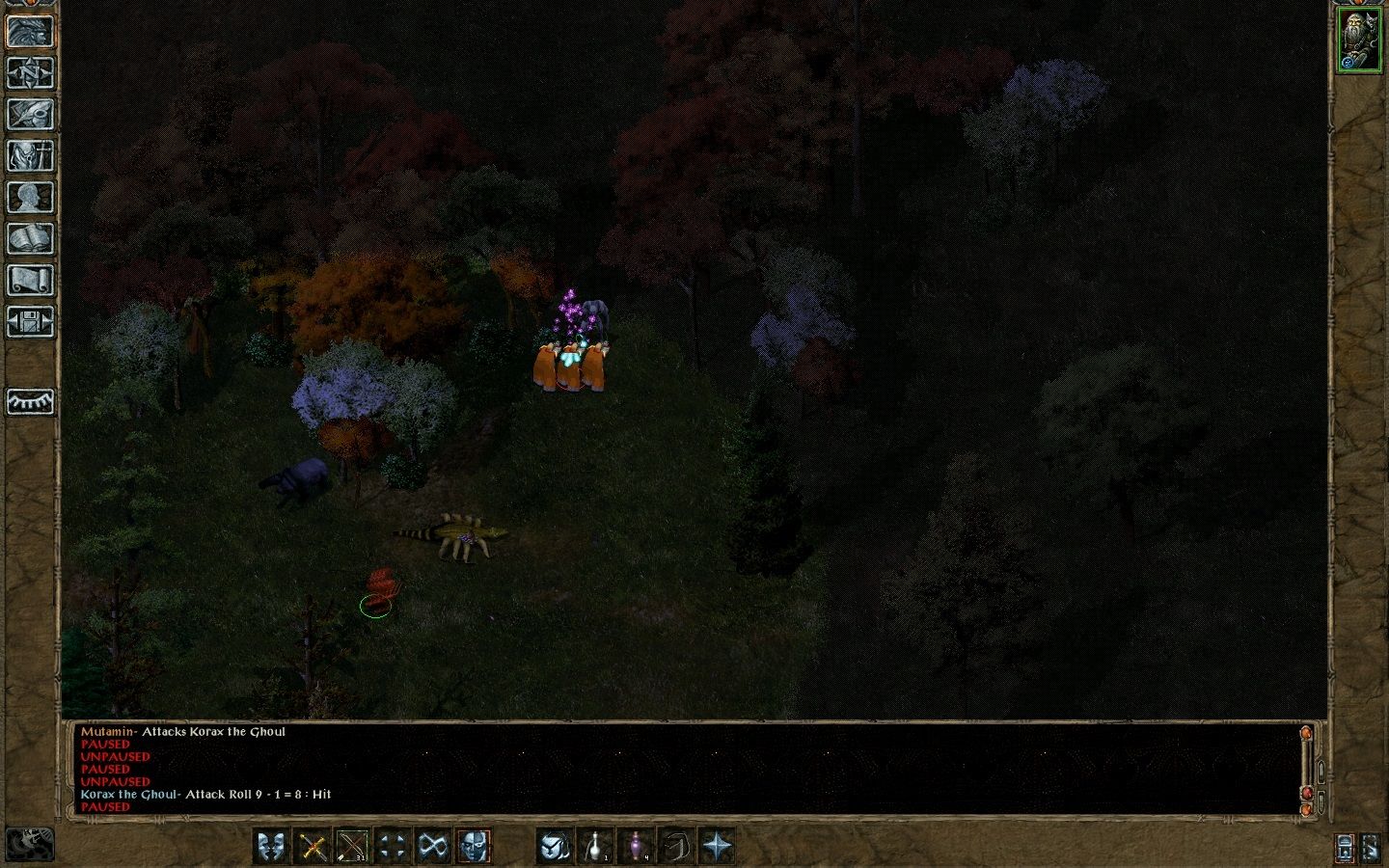This screenshot has height=868, width=1389.
Task: Open the area map compass button
Action: point(30,72)
